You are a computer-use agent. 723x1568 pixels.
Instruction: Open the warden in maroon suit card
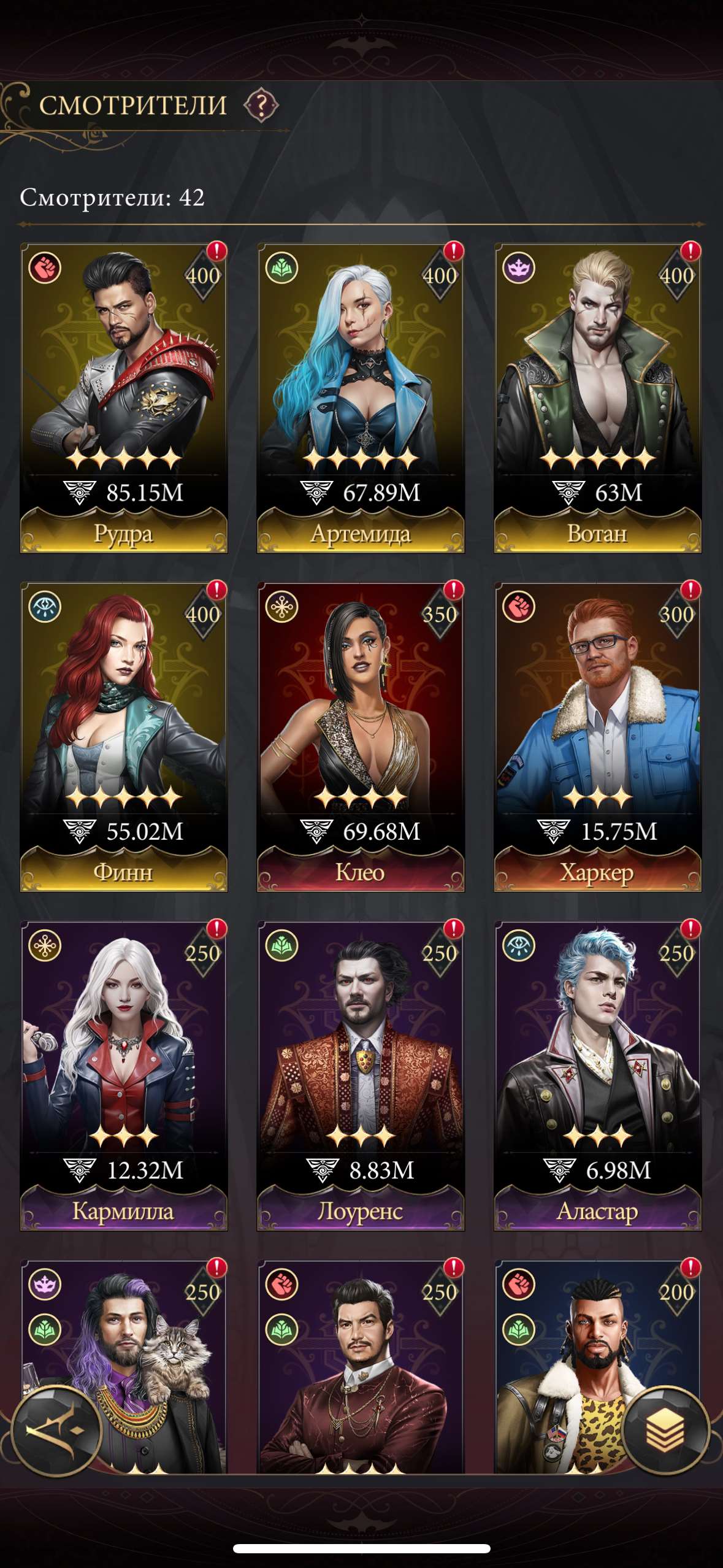coord(361,1368)
